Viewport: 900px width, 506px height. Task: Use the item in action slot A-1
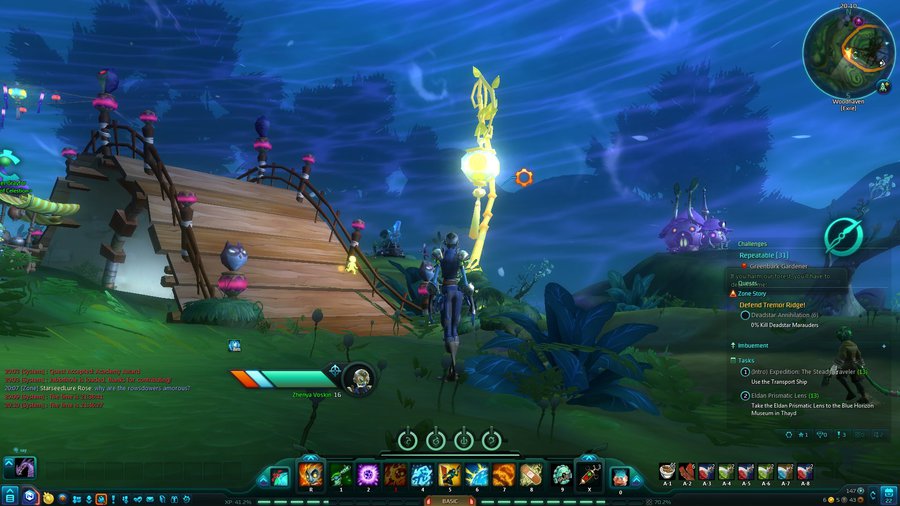pyautogui.click(x=667, y=471)
